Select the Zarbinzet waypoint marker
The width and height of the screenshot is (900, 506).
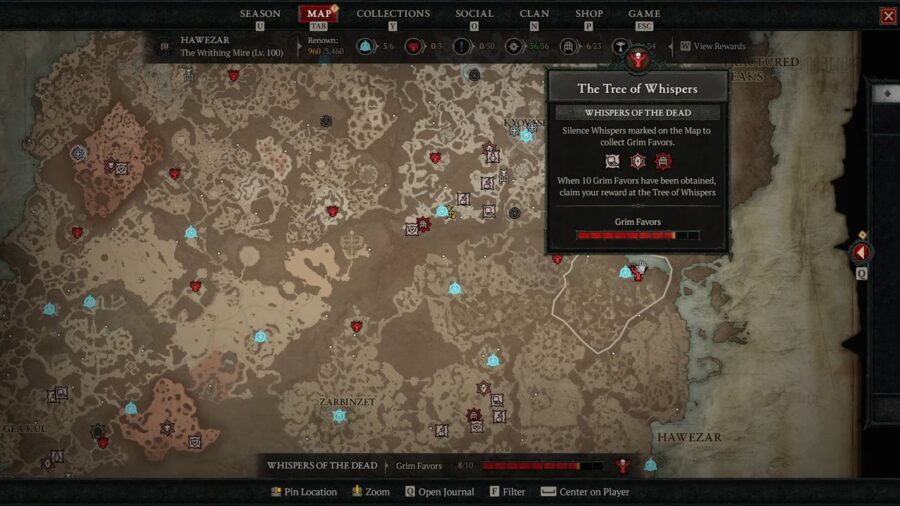(x=339, y=416)
